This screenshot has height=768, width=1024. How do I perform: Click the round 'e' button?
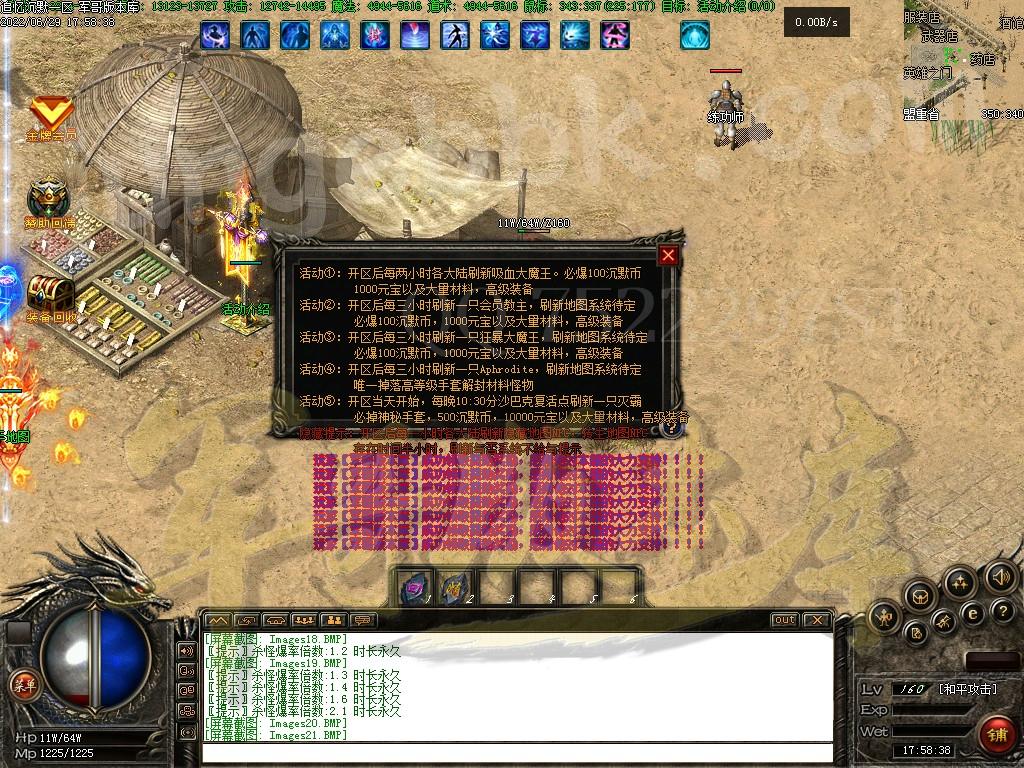pos(972,612)
